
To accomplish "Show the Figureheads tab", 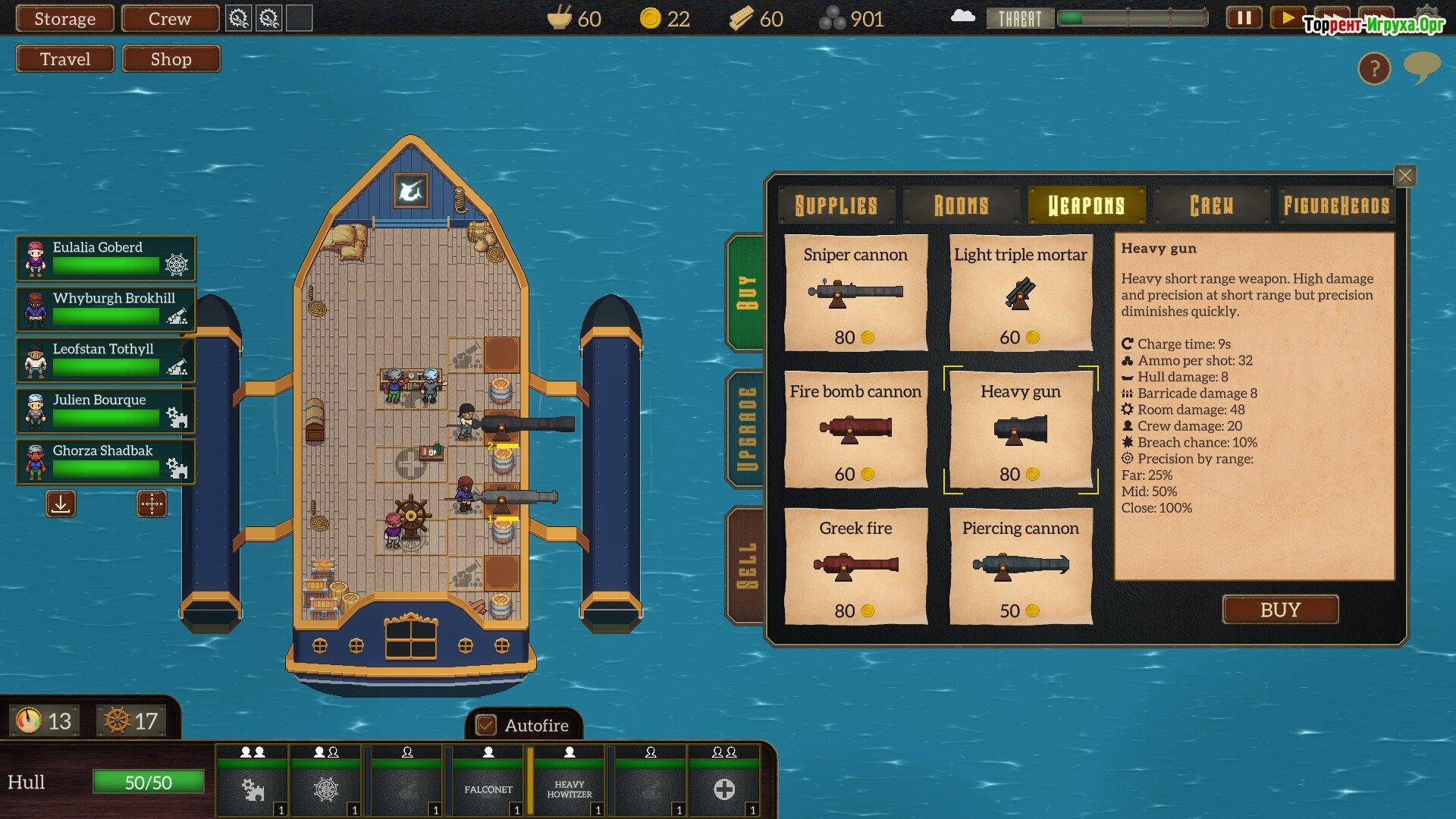I will coord(1336,206).
